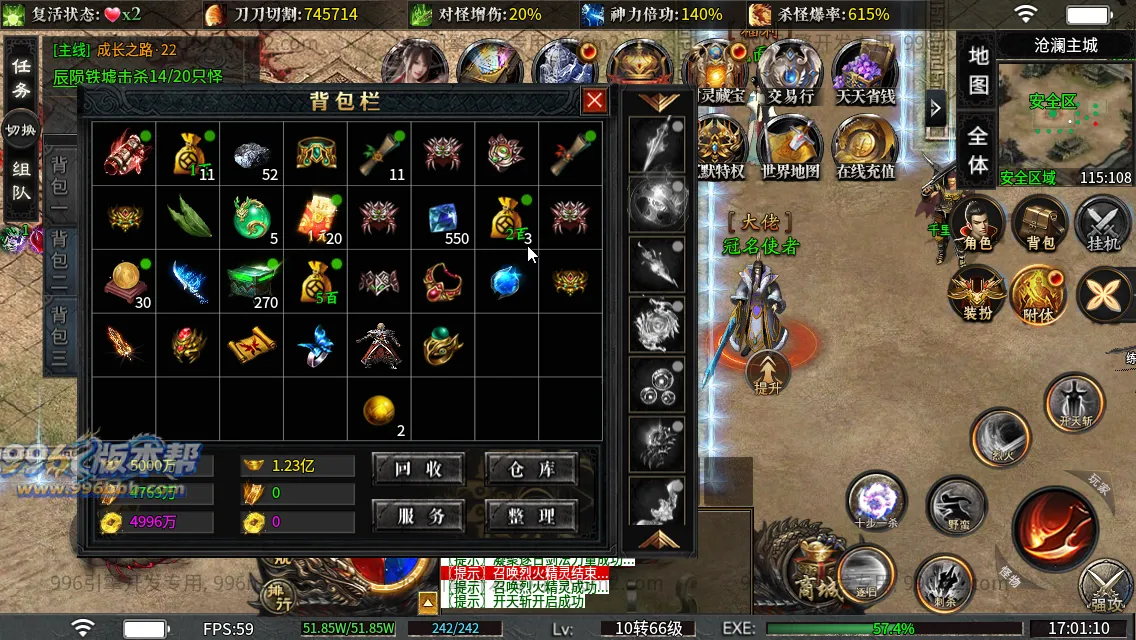
Task: Open 在线充值 online recharge
Action: point(865,147)
